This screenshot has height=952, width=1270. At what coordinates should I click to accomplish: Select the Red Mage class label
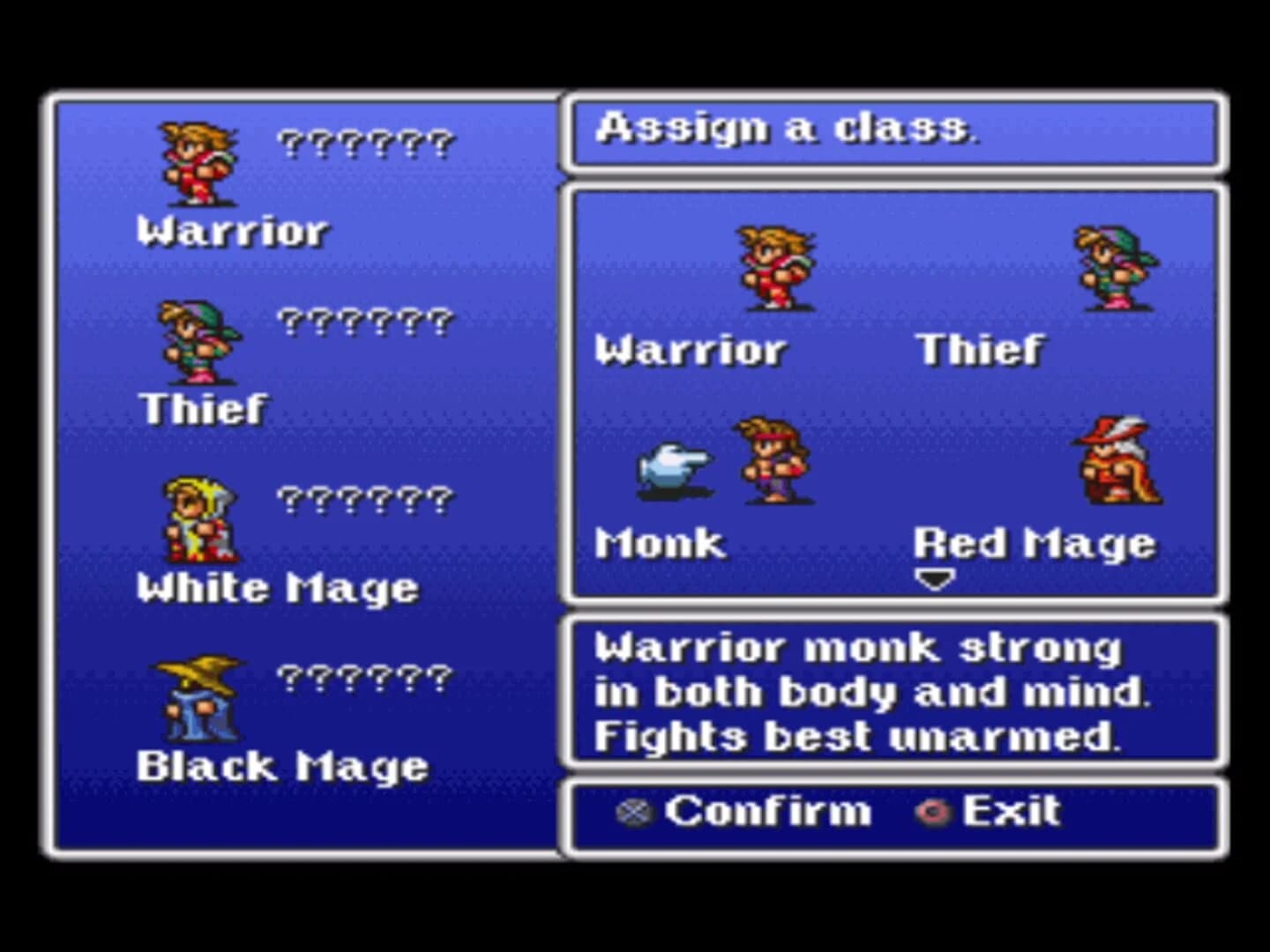coord(1035,544)
